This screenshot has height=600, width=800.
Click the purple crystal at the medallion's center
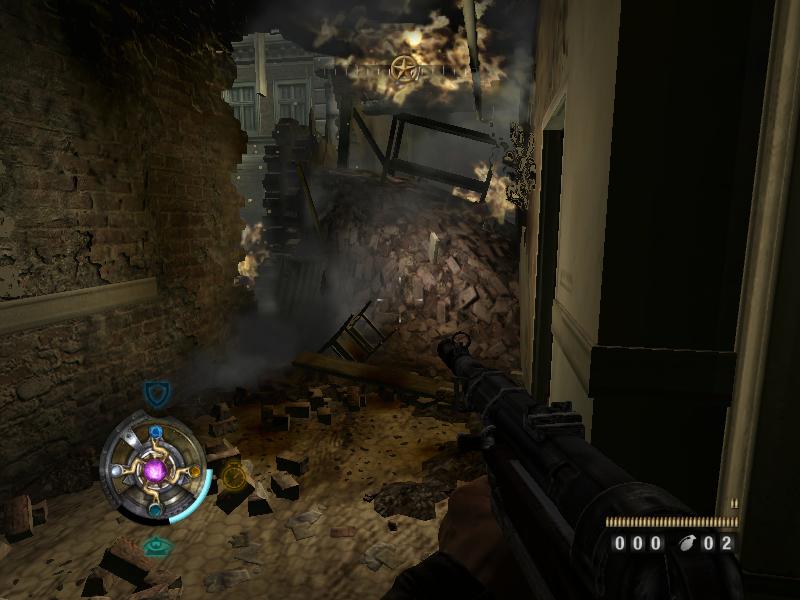point(156,468)
